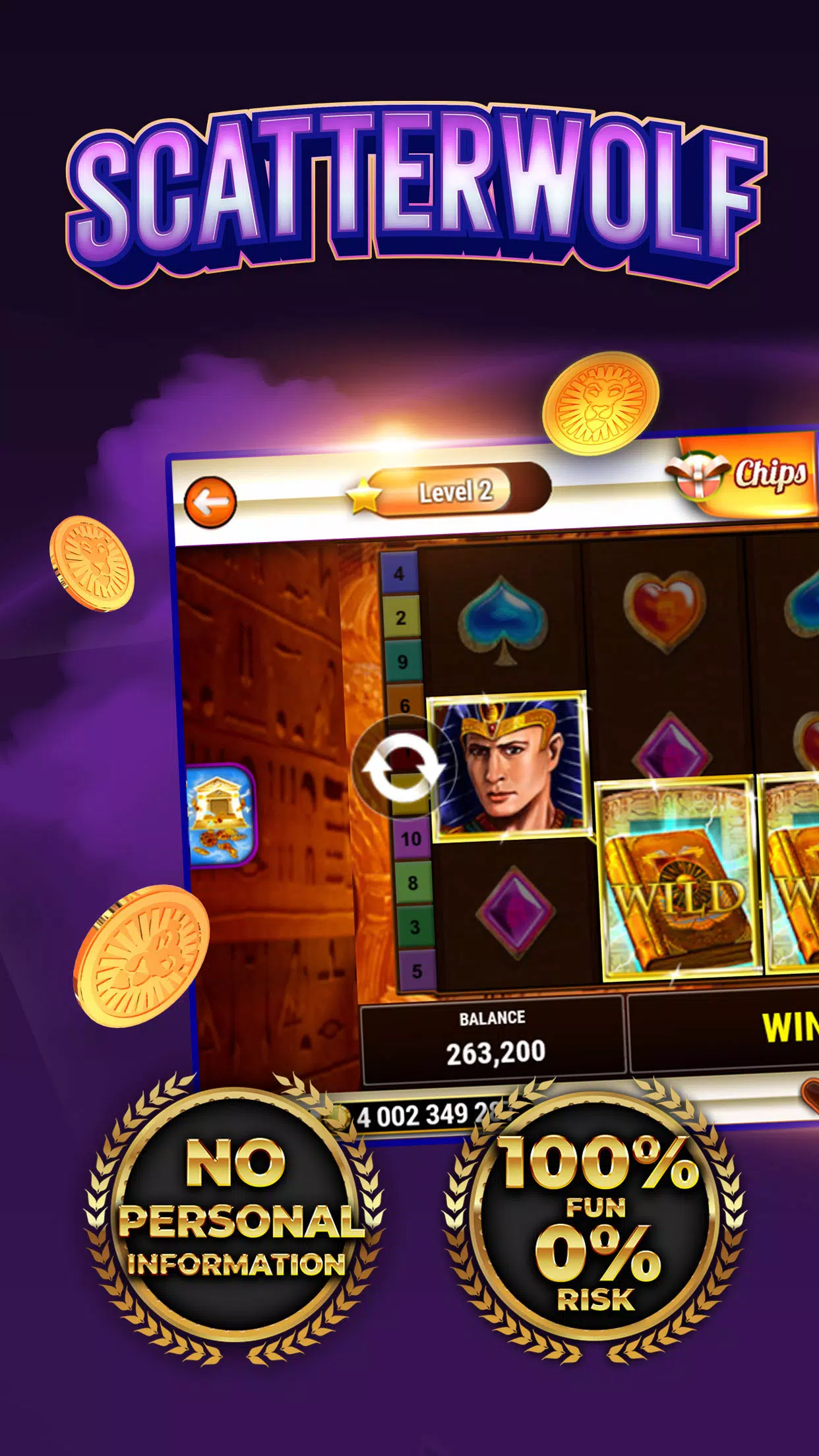The width and height of the screenshot is (819, 1456).
Task: Select payline number 4 marker
Action: pyautogui.click(x=399, y=574)
